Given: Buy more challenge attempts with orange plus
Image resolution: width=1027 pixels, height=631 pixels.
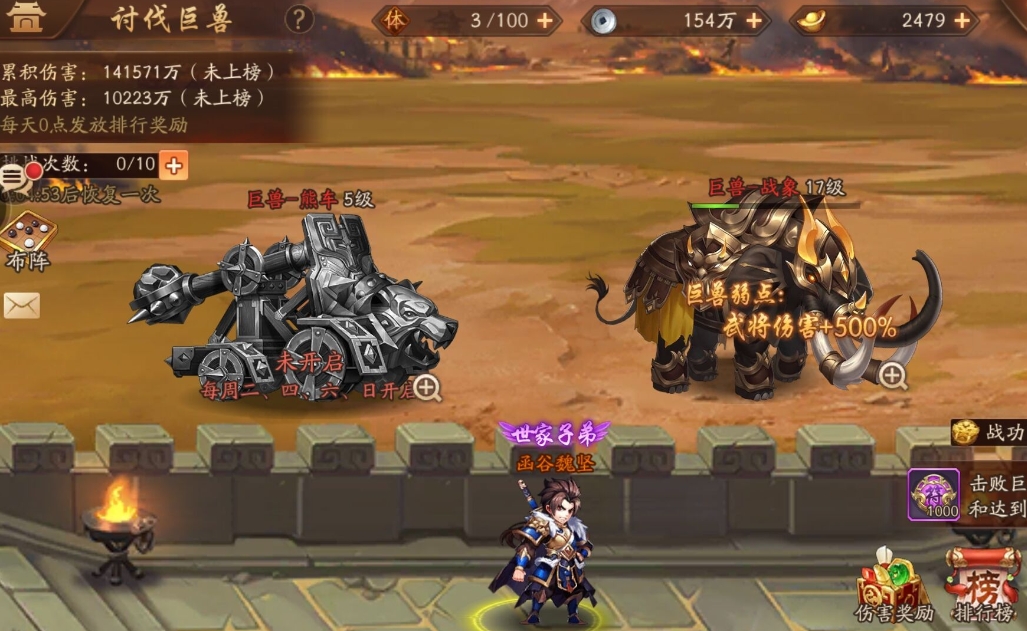Looking at the screenshot, I should (x=173, y=165).
